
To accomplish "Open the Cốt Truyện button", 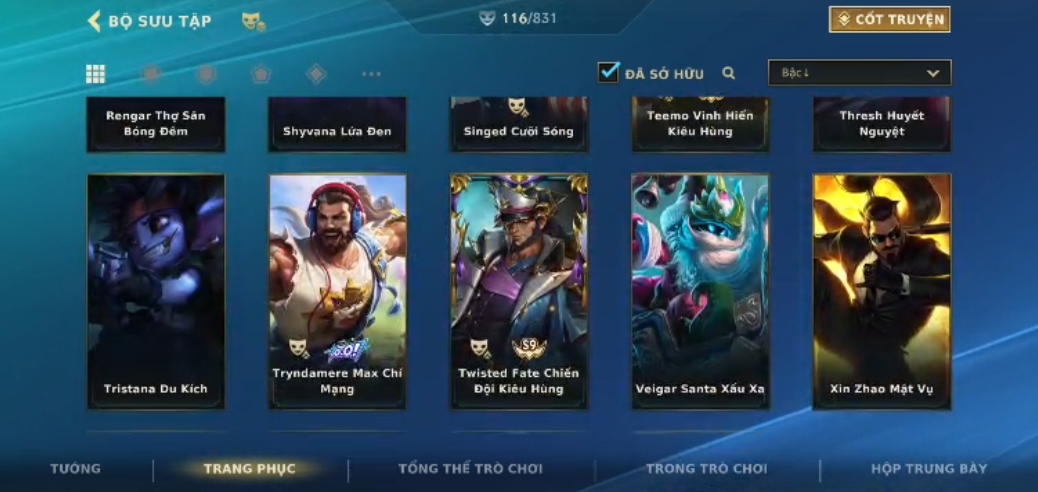I will (x=889, y=20).
